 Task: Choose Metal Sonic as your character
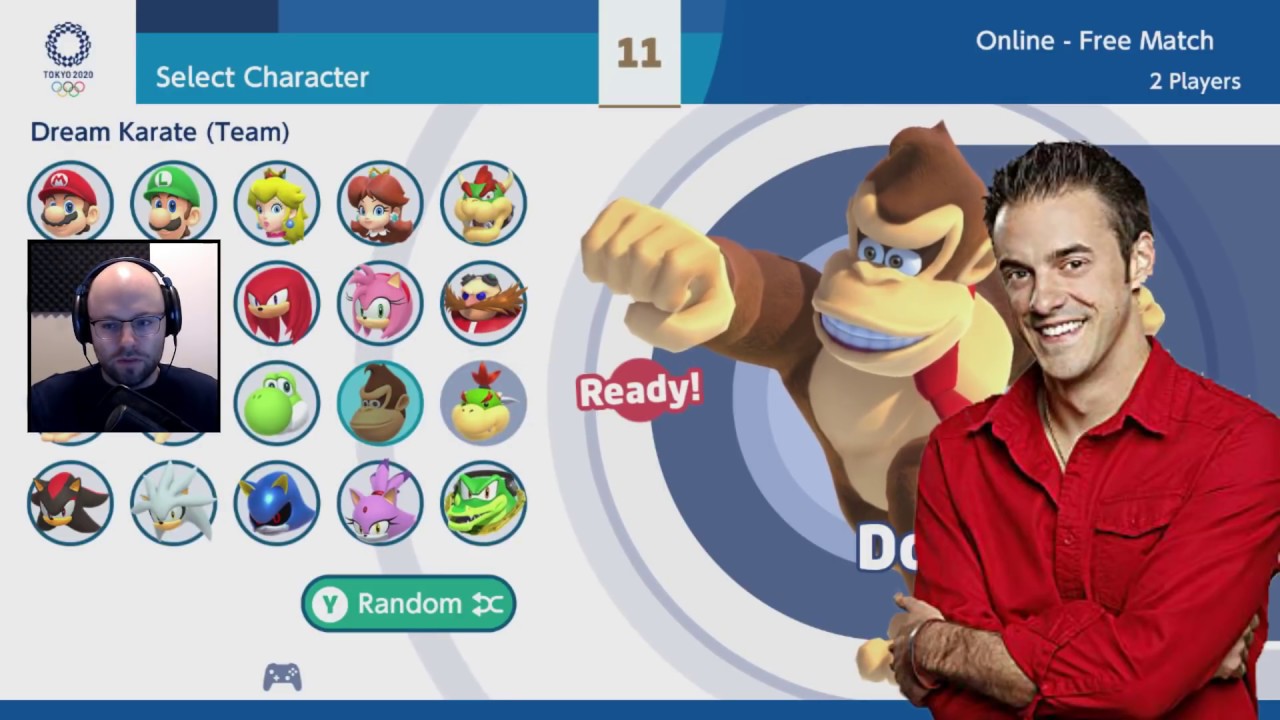pyautogui.click(x=277, y=503)
